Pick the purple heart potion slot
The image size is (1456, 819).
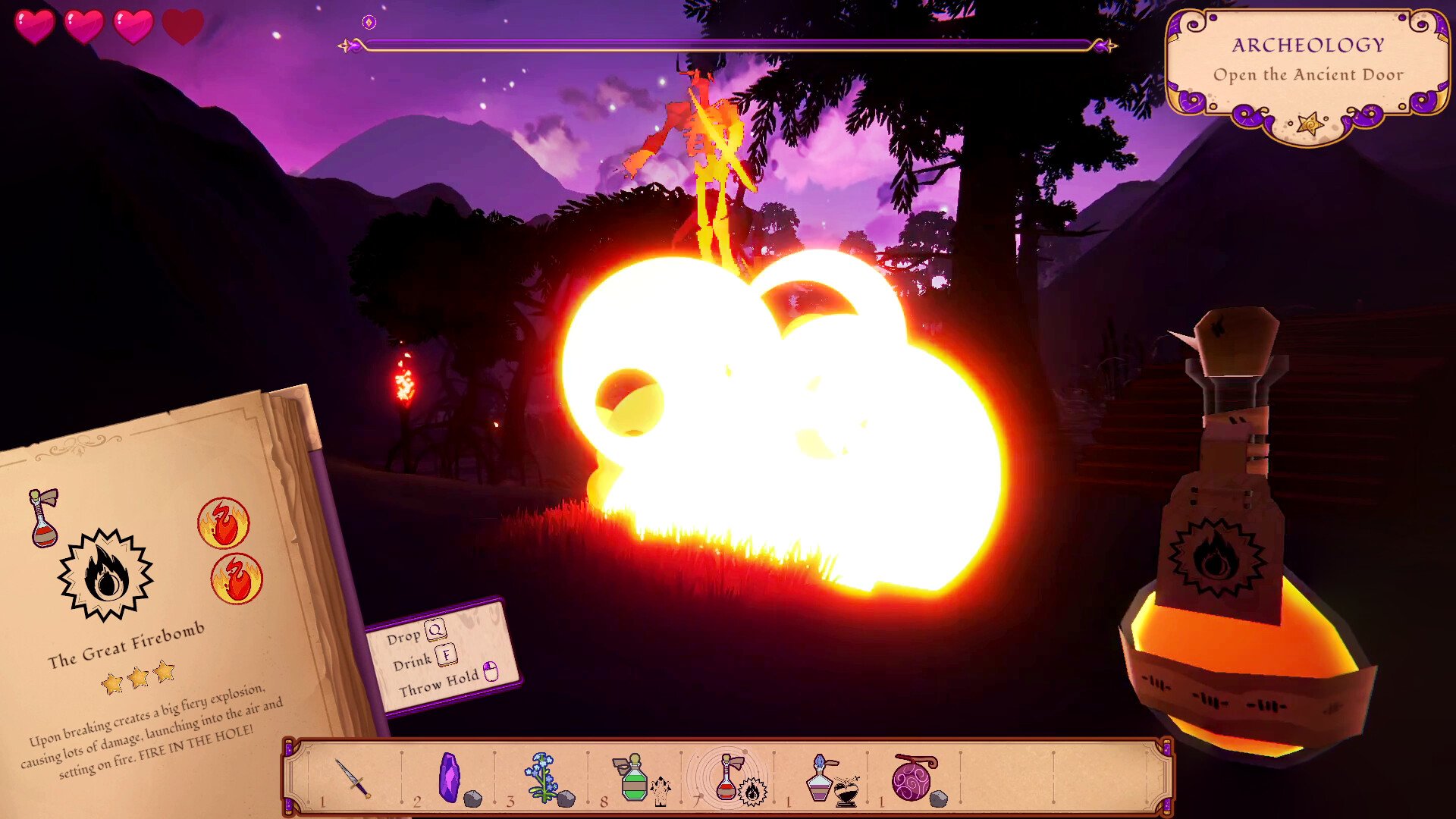point(821,779)
